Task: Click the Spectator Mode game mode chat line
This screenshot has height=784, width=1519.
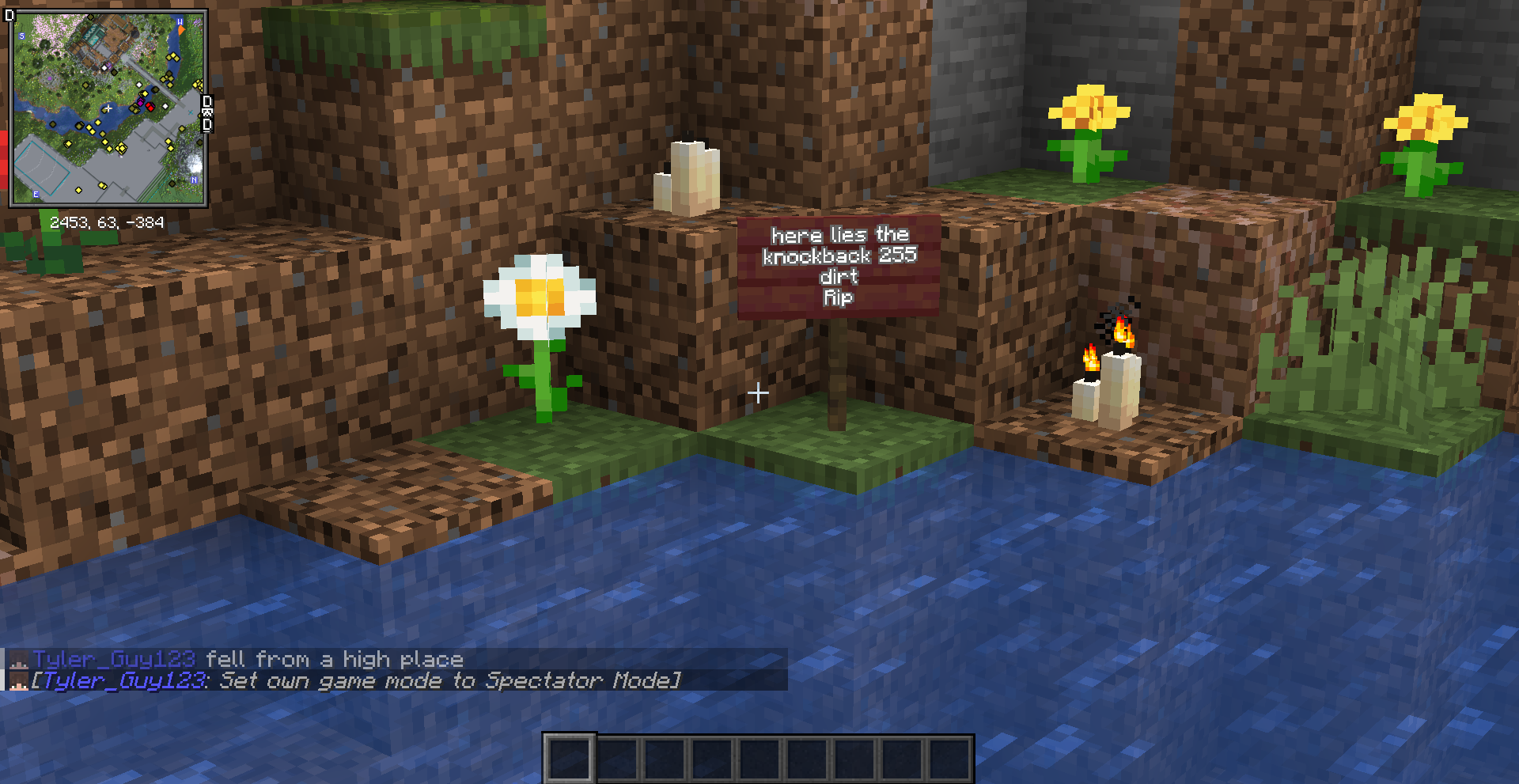Action: point(356,680)
